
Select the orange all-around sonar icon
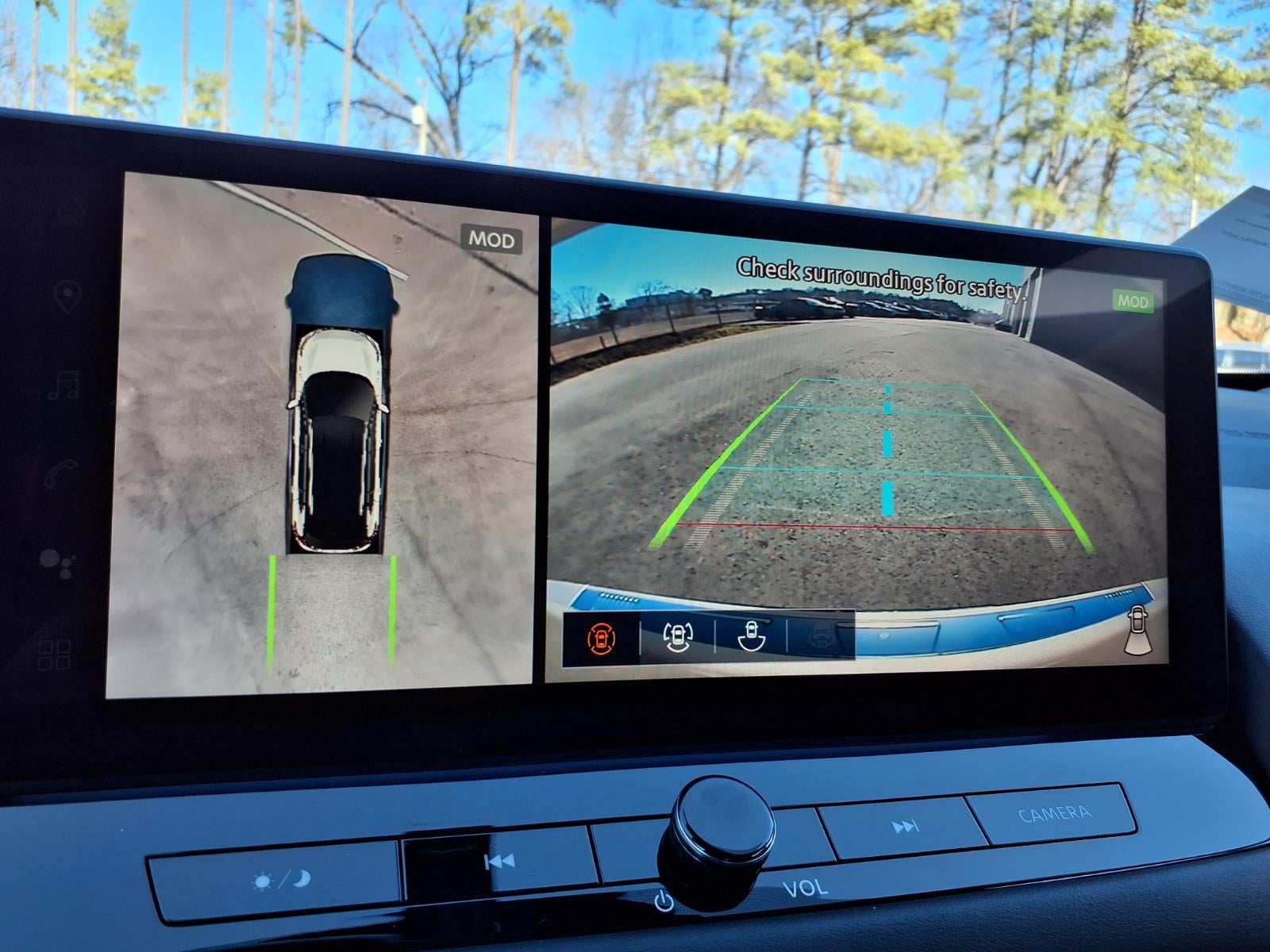coord(601,637)
